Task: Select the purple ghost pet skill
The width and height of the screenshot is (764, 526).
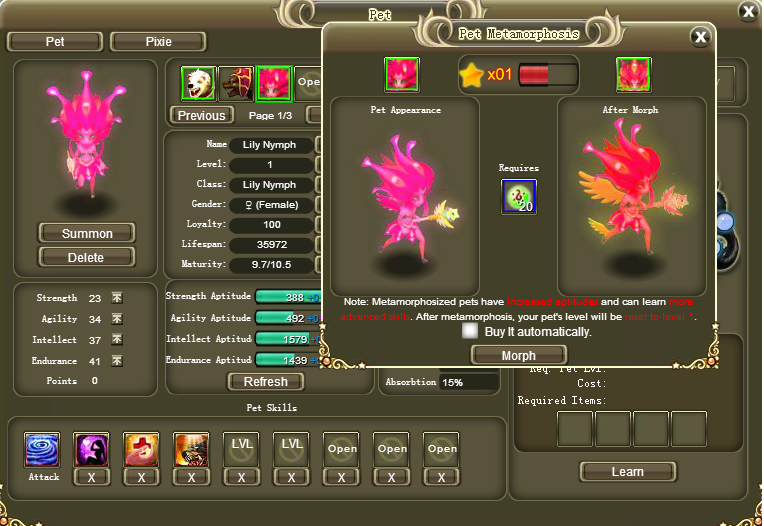Action: pyautogui.click(x=92, y=449)
